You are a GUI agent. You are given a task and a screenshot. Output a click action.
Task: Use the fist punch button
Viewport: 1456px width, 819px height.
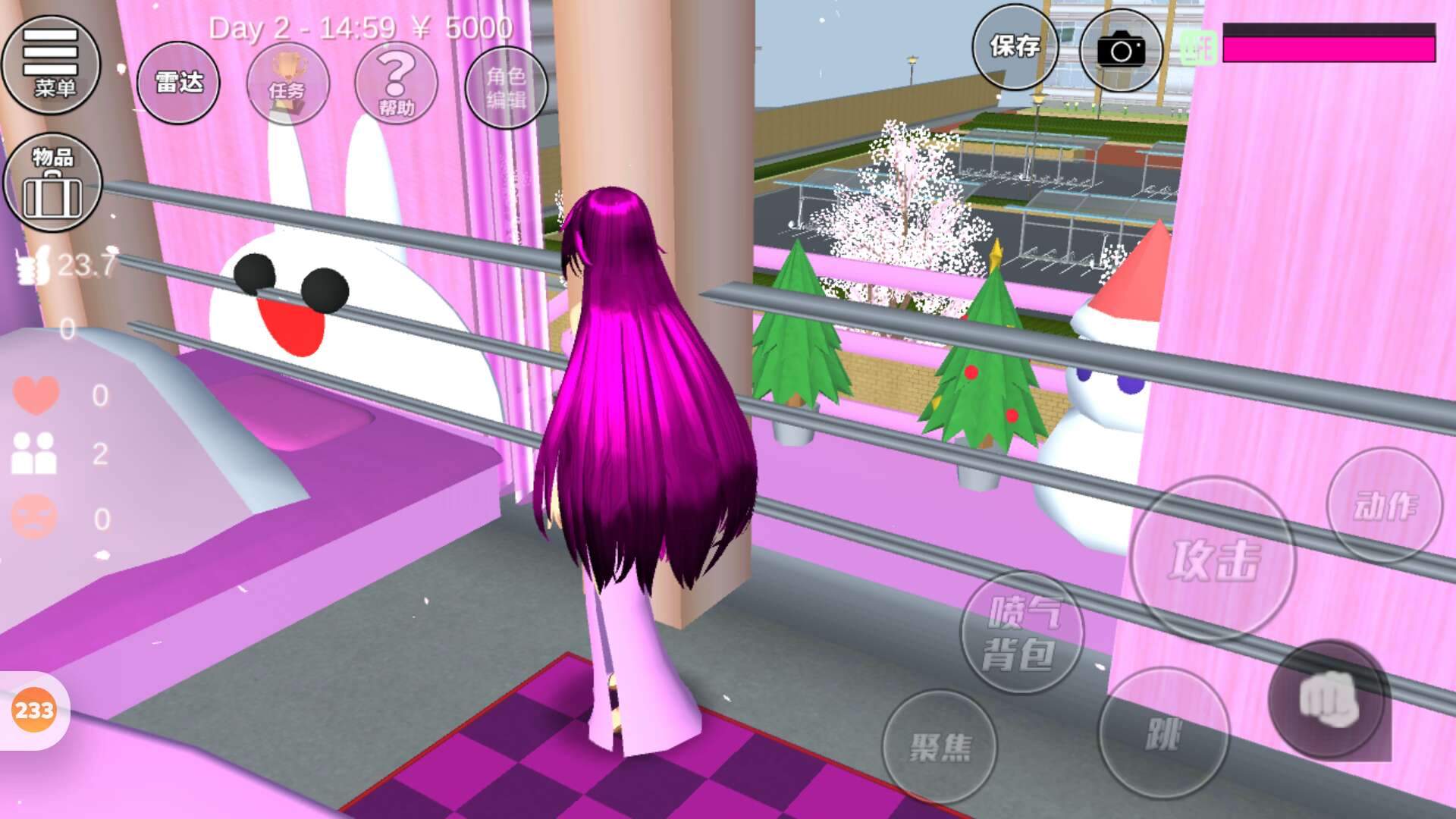pos(1328,699)
